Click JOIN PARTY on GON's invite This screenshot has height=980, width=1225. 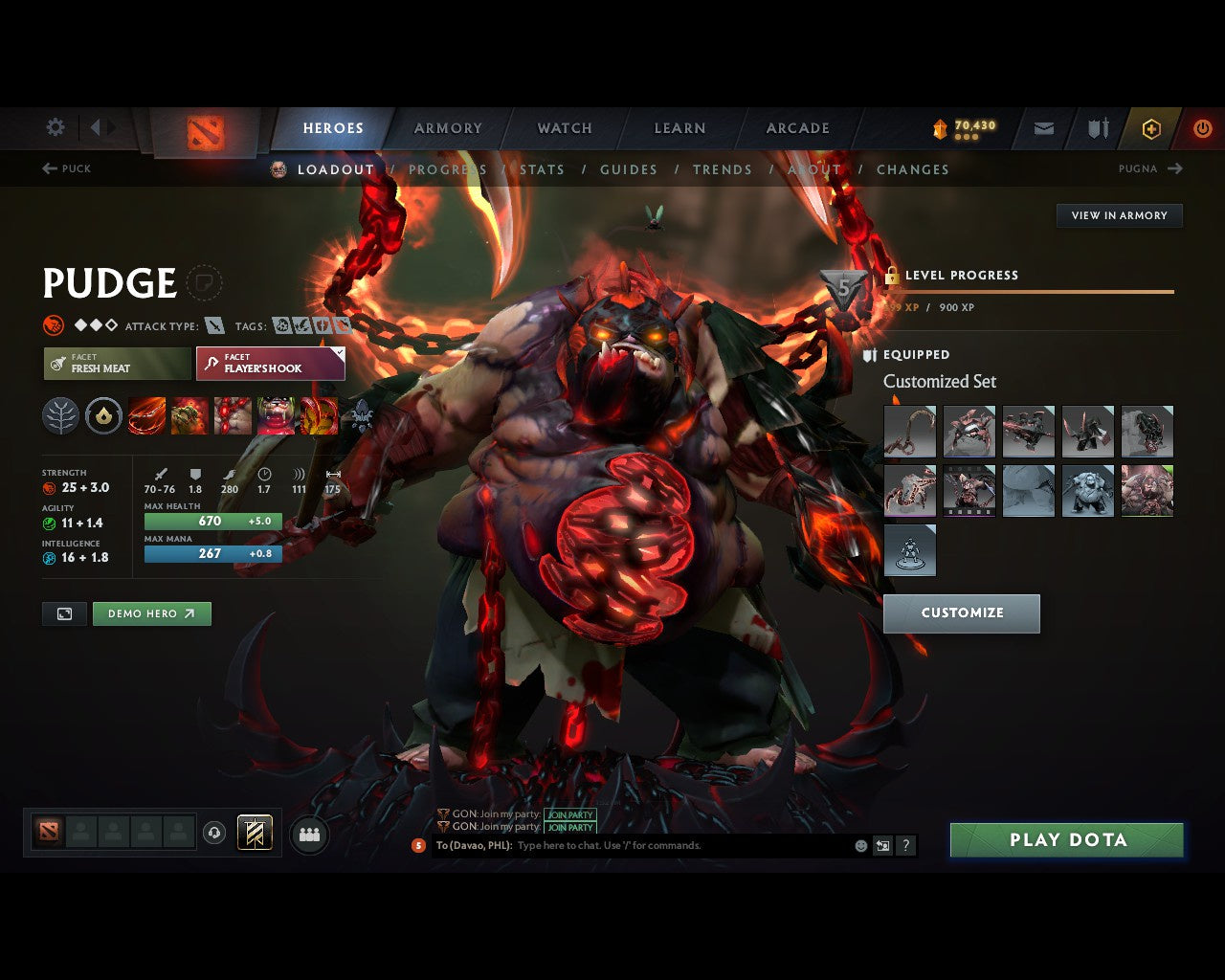569,814
